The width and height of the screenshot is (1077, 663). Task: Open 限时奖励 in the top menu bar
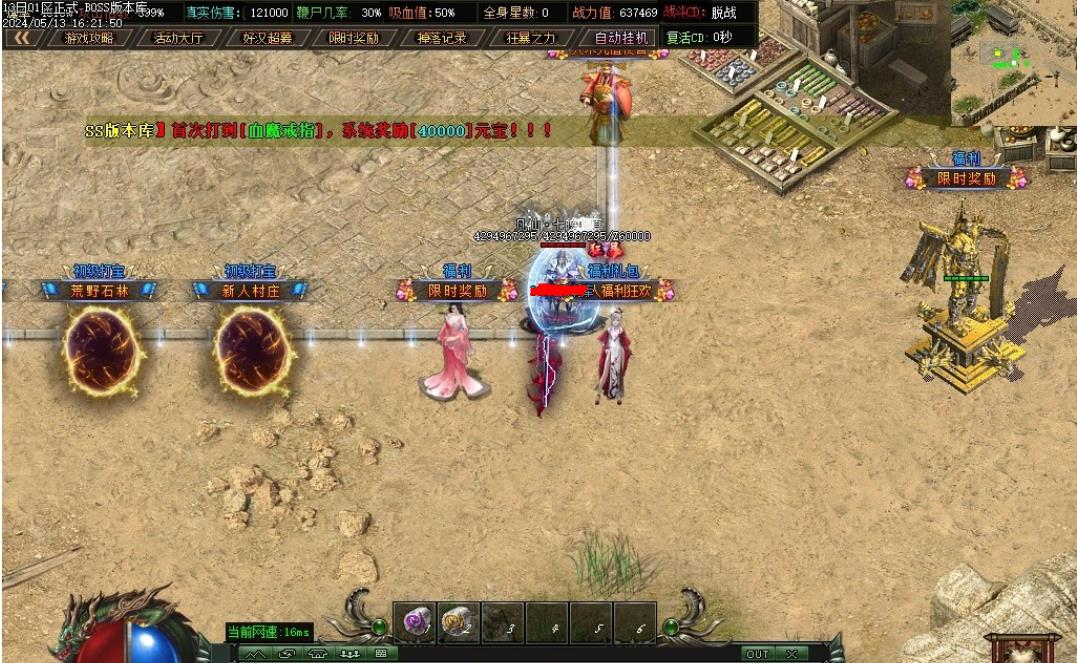pyautogui.click(x=353, y=38)
